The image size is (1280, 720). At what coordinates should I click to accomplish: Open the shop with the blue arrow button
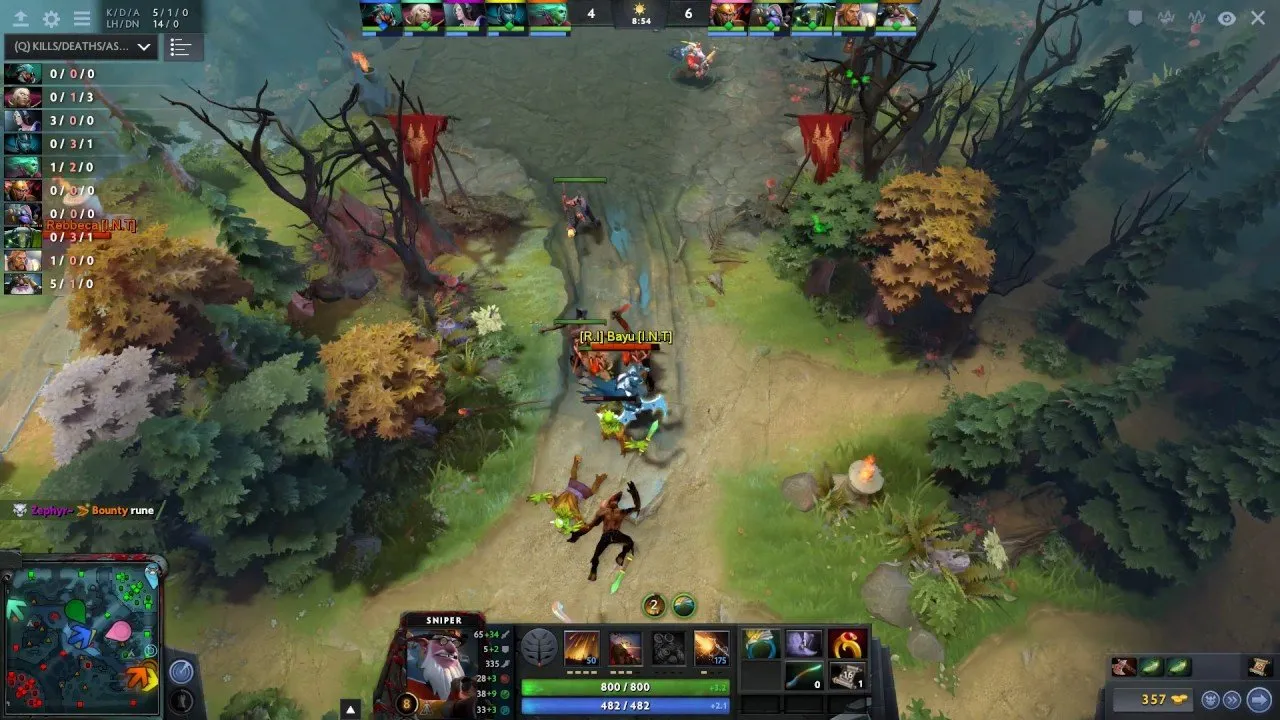1260,700
